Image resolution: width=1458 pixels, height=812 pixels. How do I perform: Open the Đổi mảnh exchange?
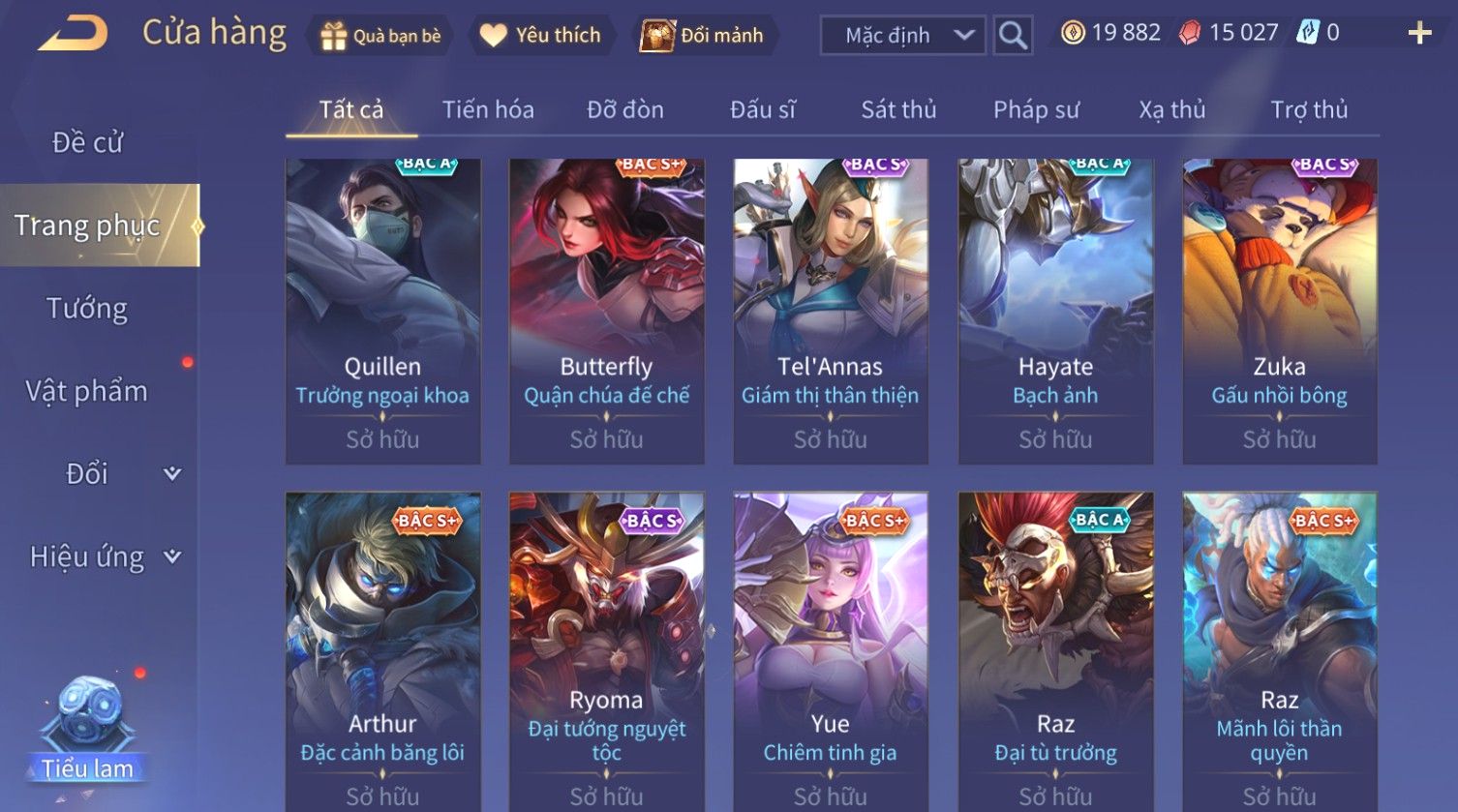(702, 36)
